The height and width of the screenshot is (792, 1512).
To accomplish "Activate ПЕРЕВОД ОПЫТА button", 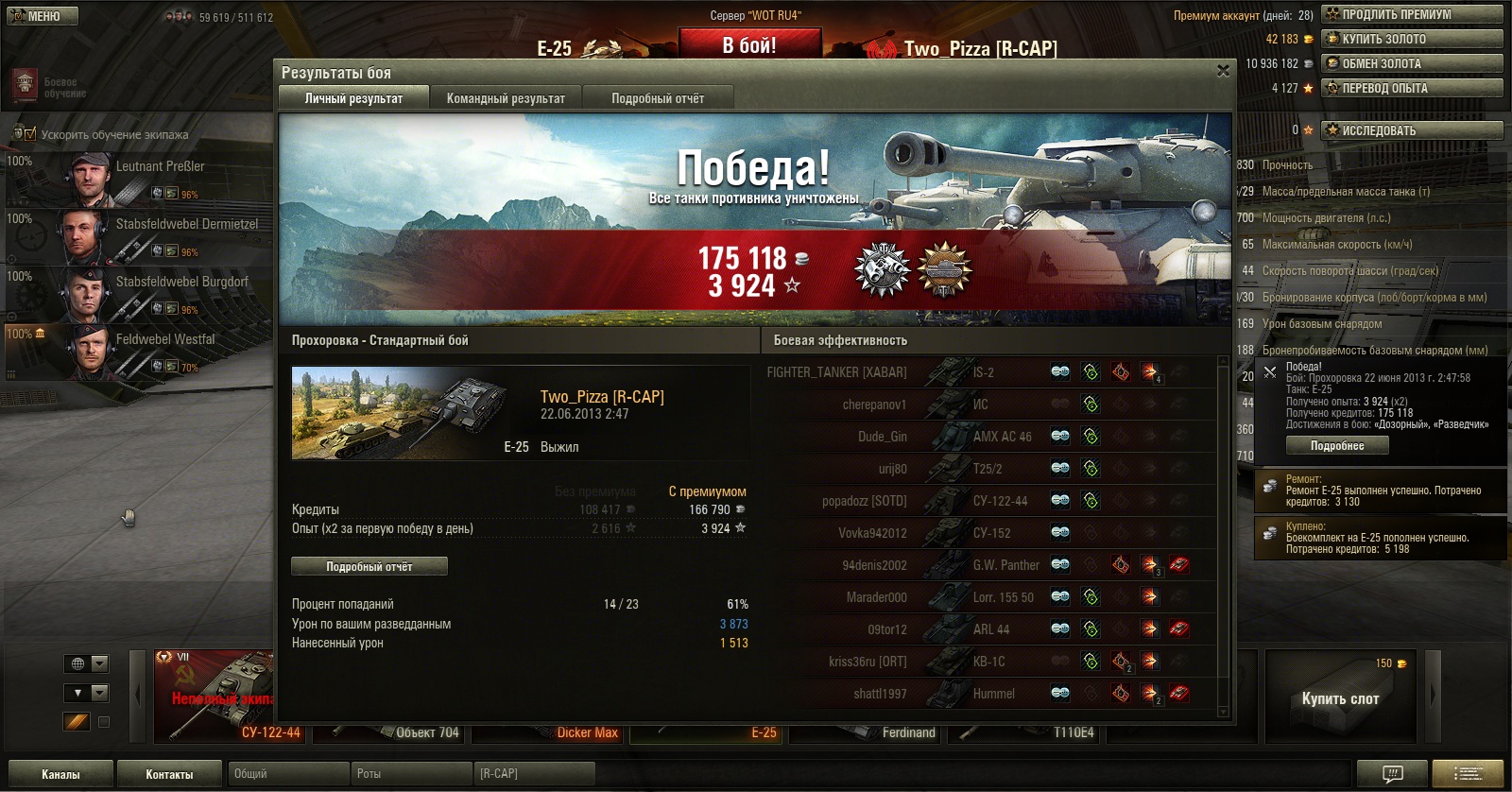I will [x=1412, y=88].
